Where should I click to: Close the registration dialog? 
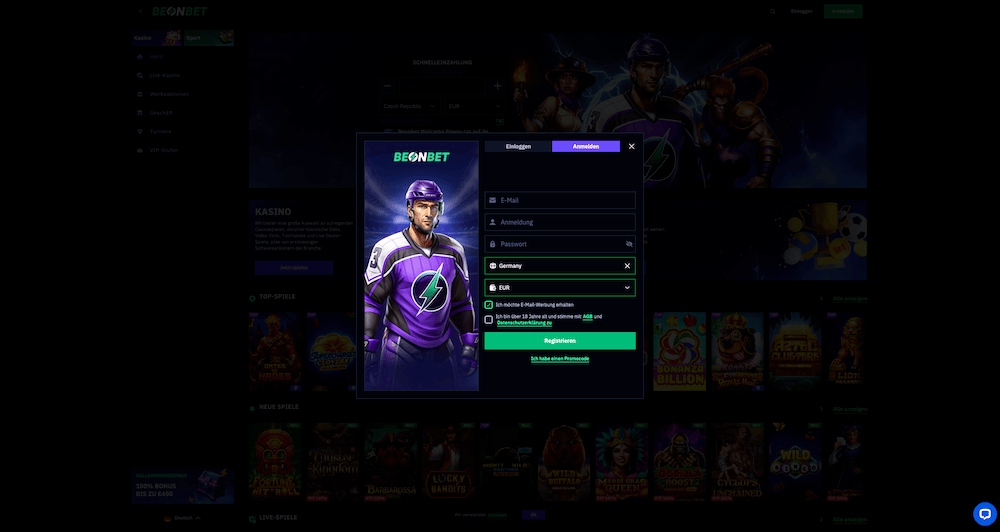pos(631,146)
